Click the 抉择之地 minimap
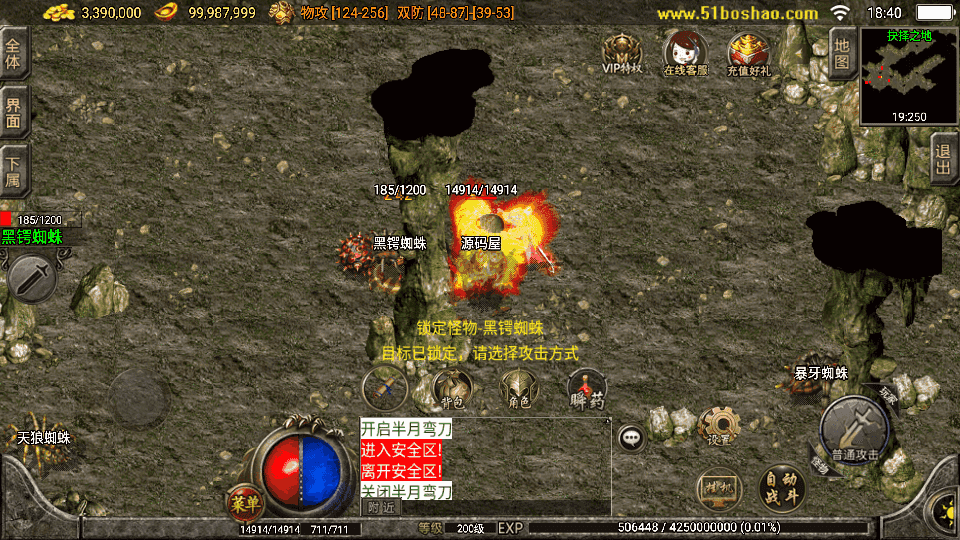The height and width of the screenshot is (540, 960). coord(908,76)
